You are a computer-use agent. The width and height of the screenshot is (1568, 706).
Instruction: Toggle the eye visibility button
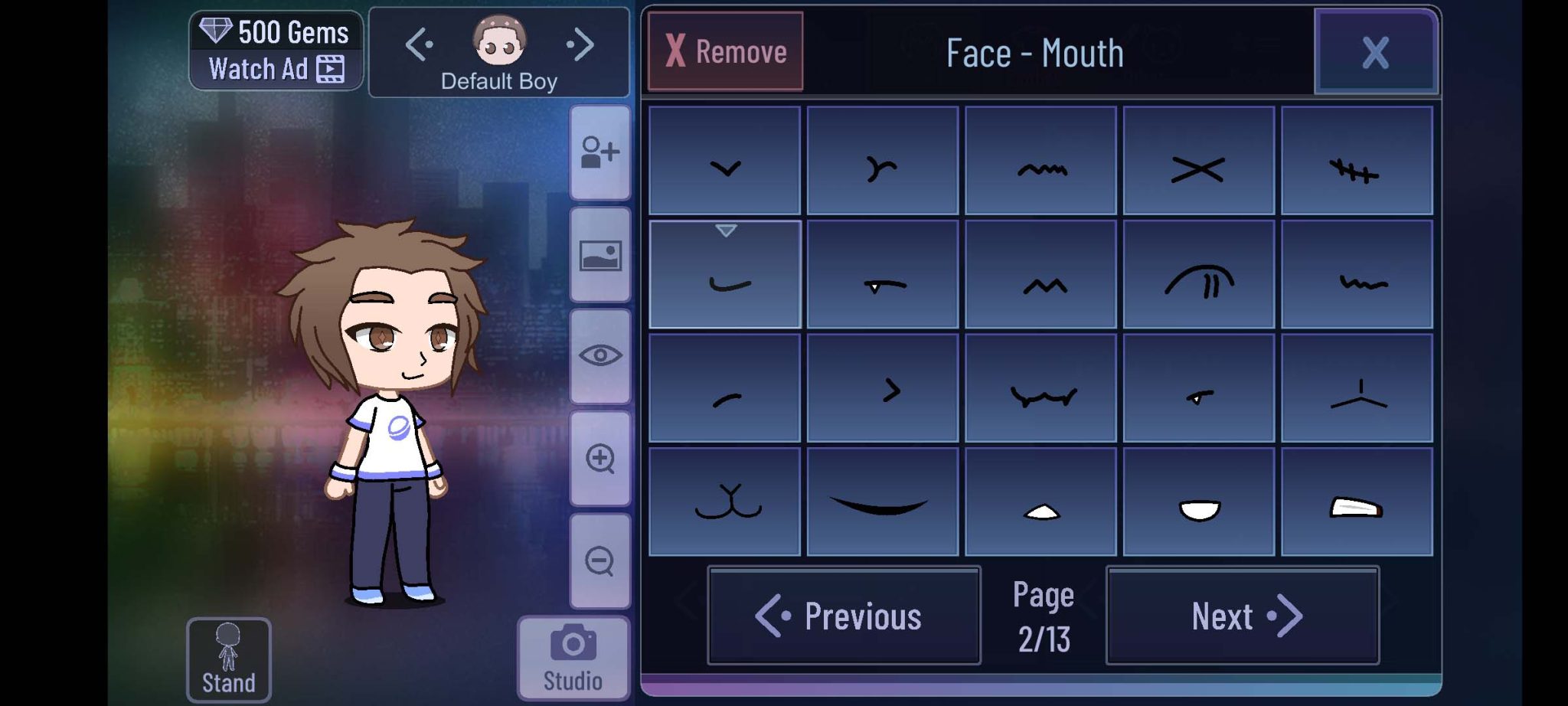coord(600,356)
